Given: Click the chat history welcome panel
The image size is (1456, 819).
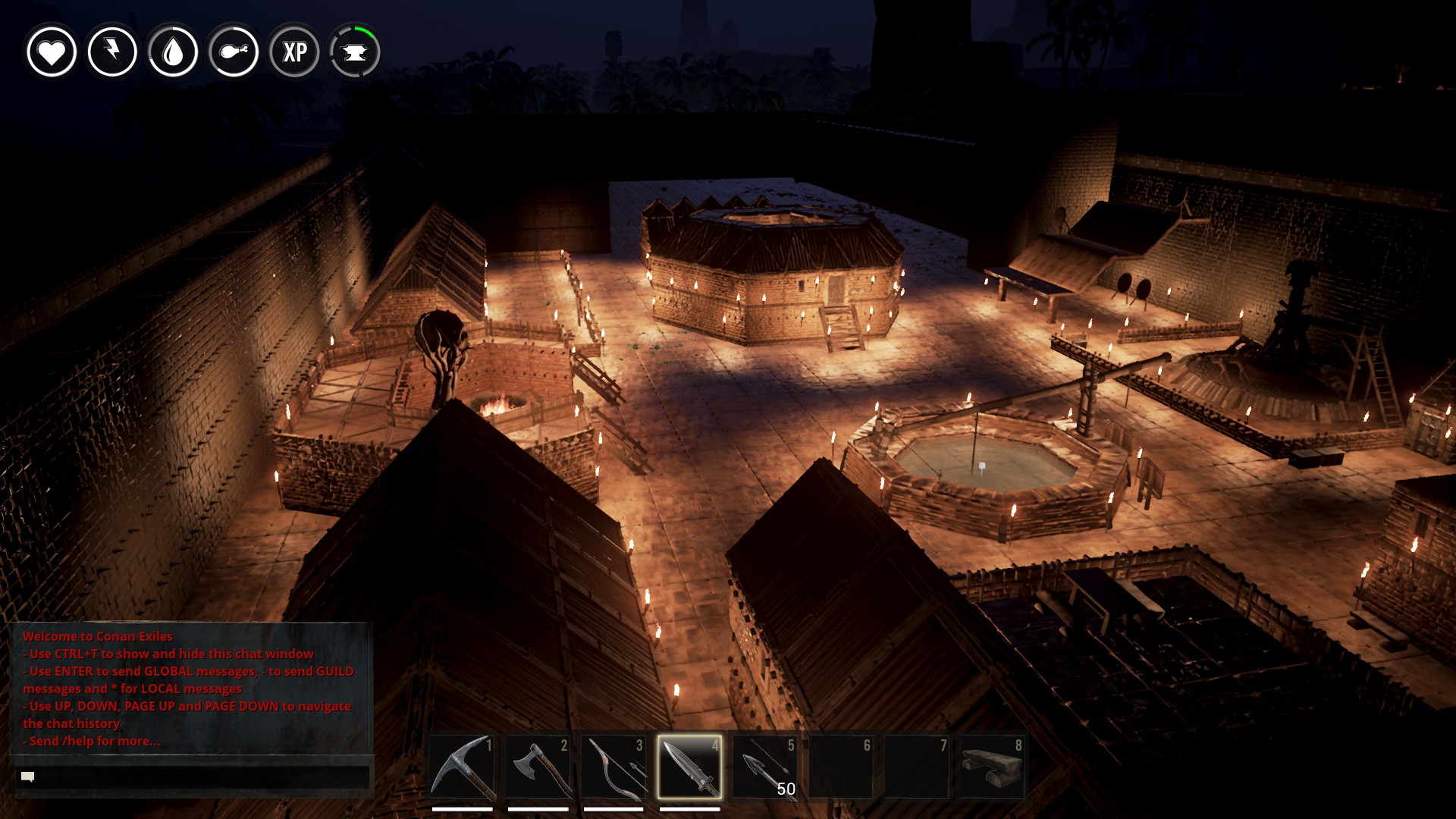Looking at the screenshot, I should tap(191, 688).
